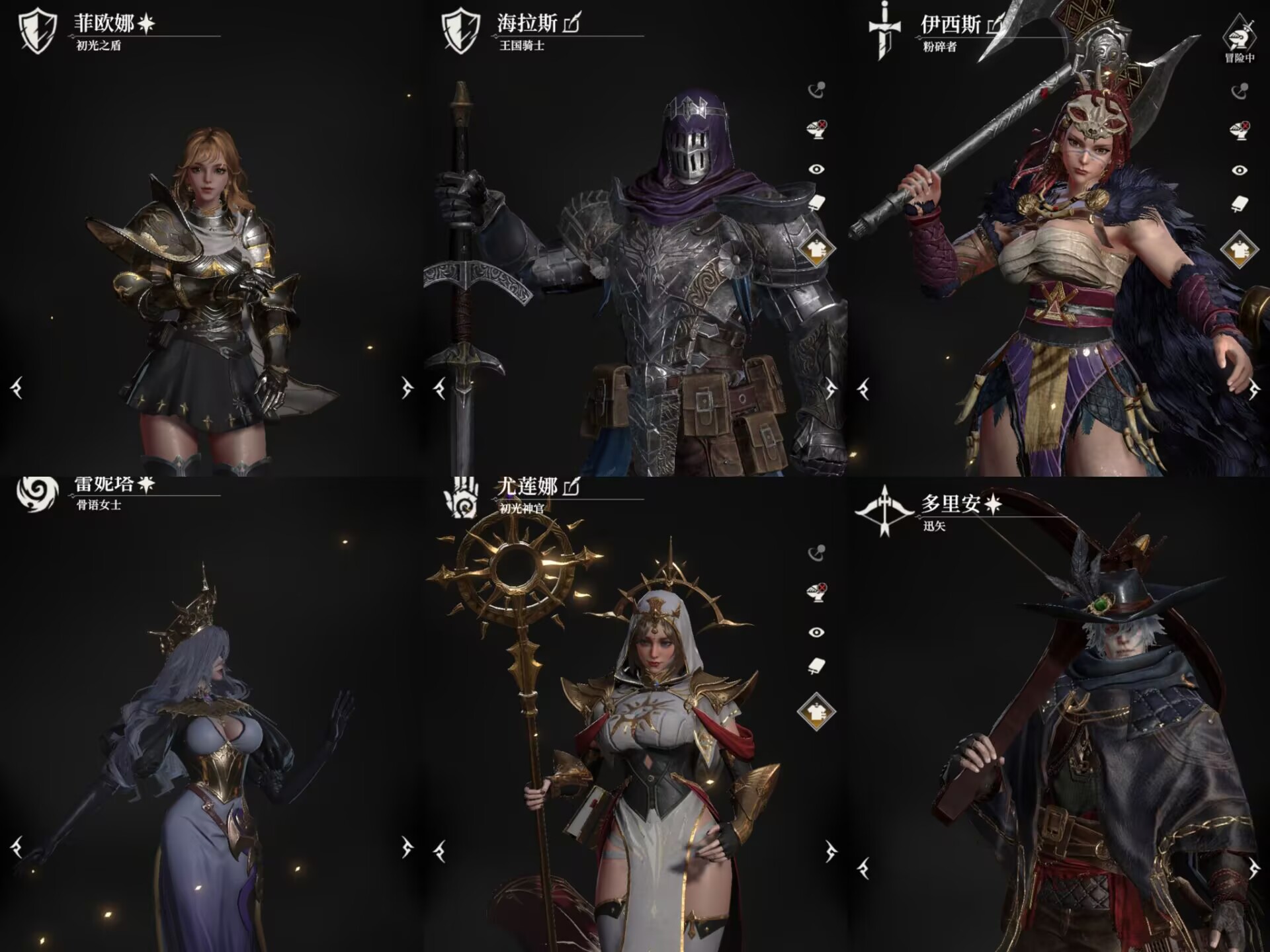Screen dimensions: 1270x952
Task: Click the edit icon next to 尤莲娜
Action: 571,487
